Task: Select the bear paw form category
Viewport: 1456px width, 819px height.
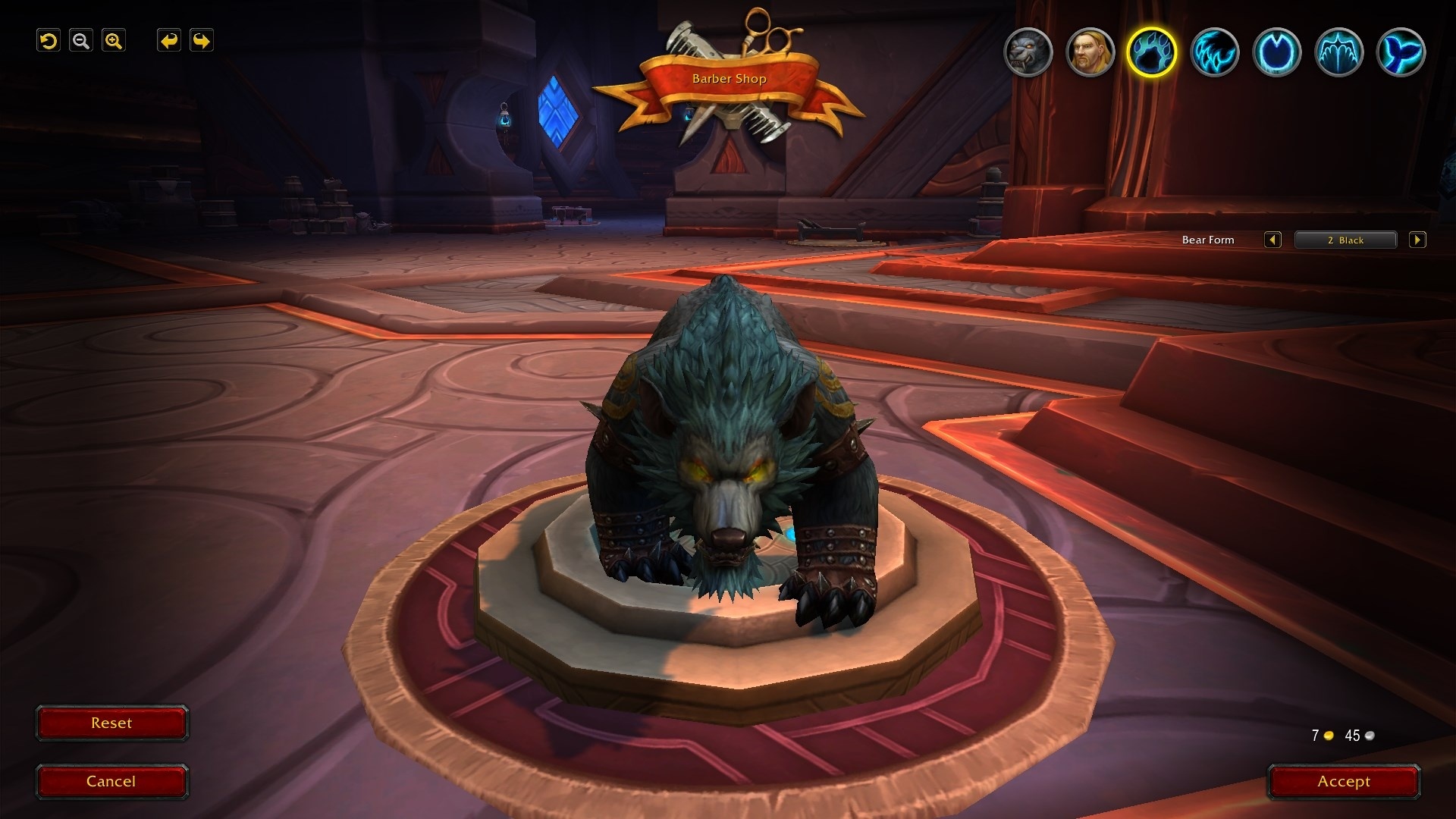Action: click(1152, 52)
